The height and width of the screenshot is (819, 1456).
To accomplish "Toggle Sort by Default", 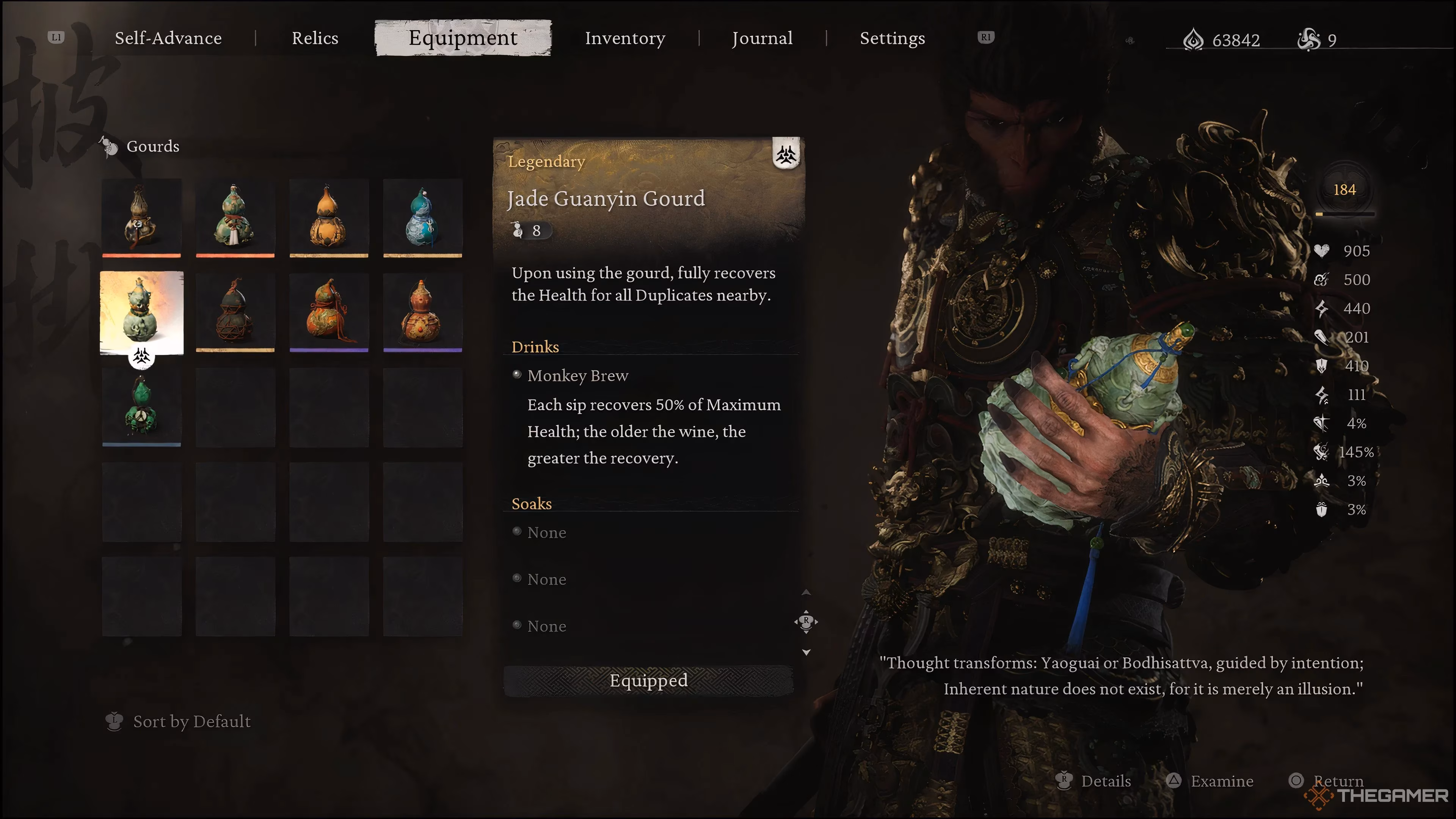I will [191, 721].
